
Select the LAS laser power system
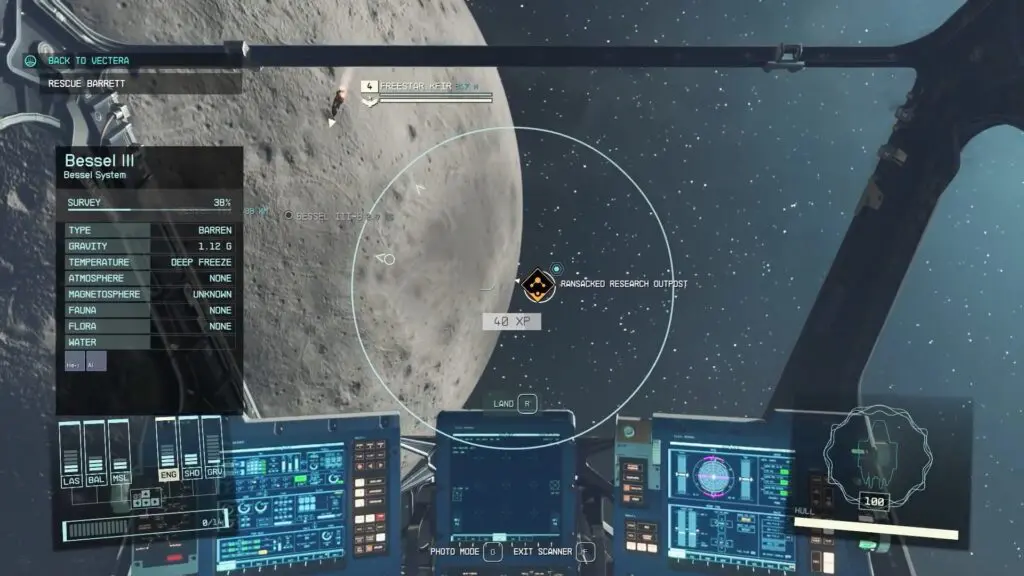click(70, 457)
